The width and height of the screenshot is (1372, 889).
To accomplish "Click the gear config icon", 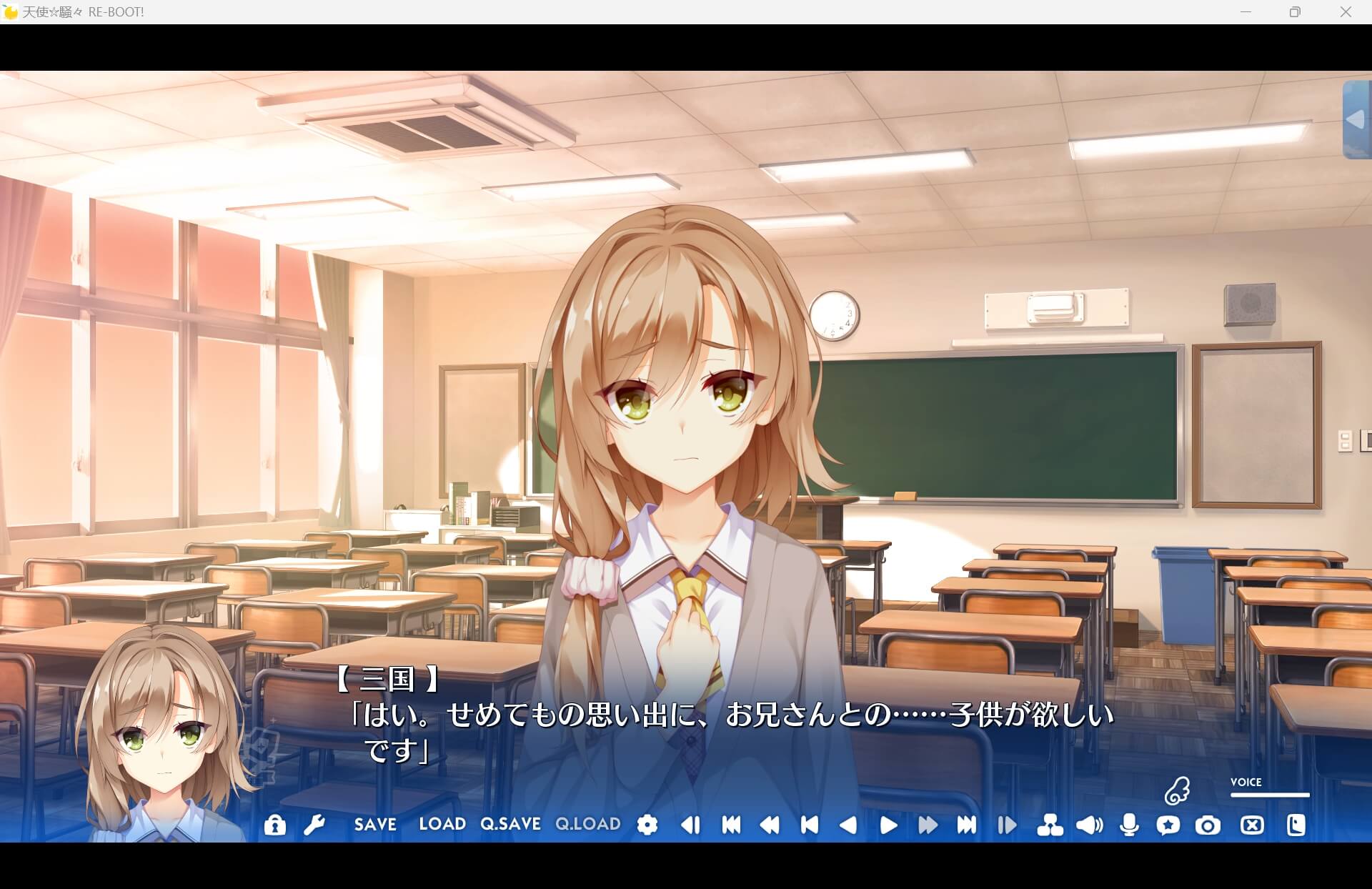I will (x=647, y=825).
